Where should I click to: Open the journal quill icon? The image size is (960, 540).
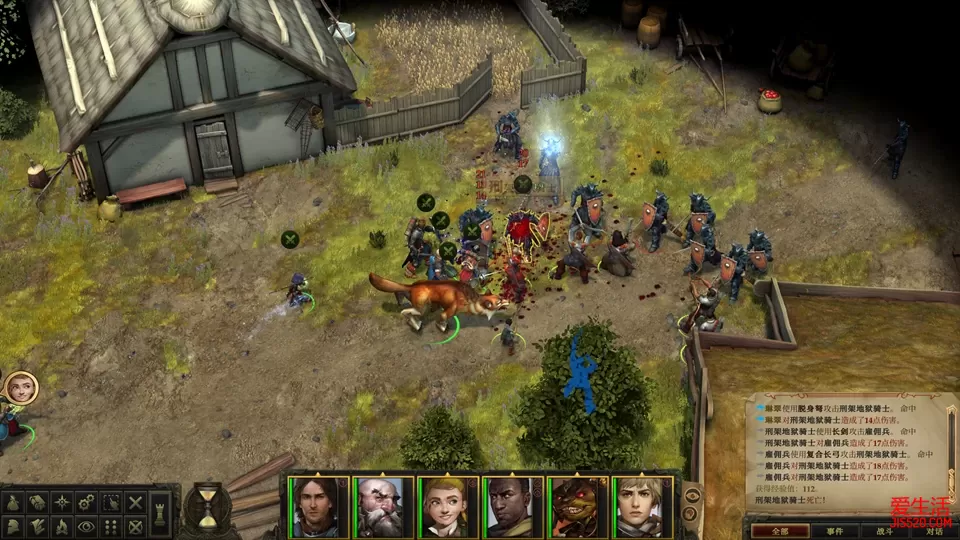(38, 526)
